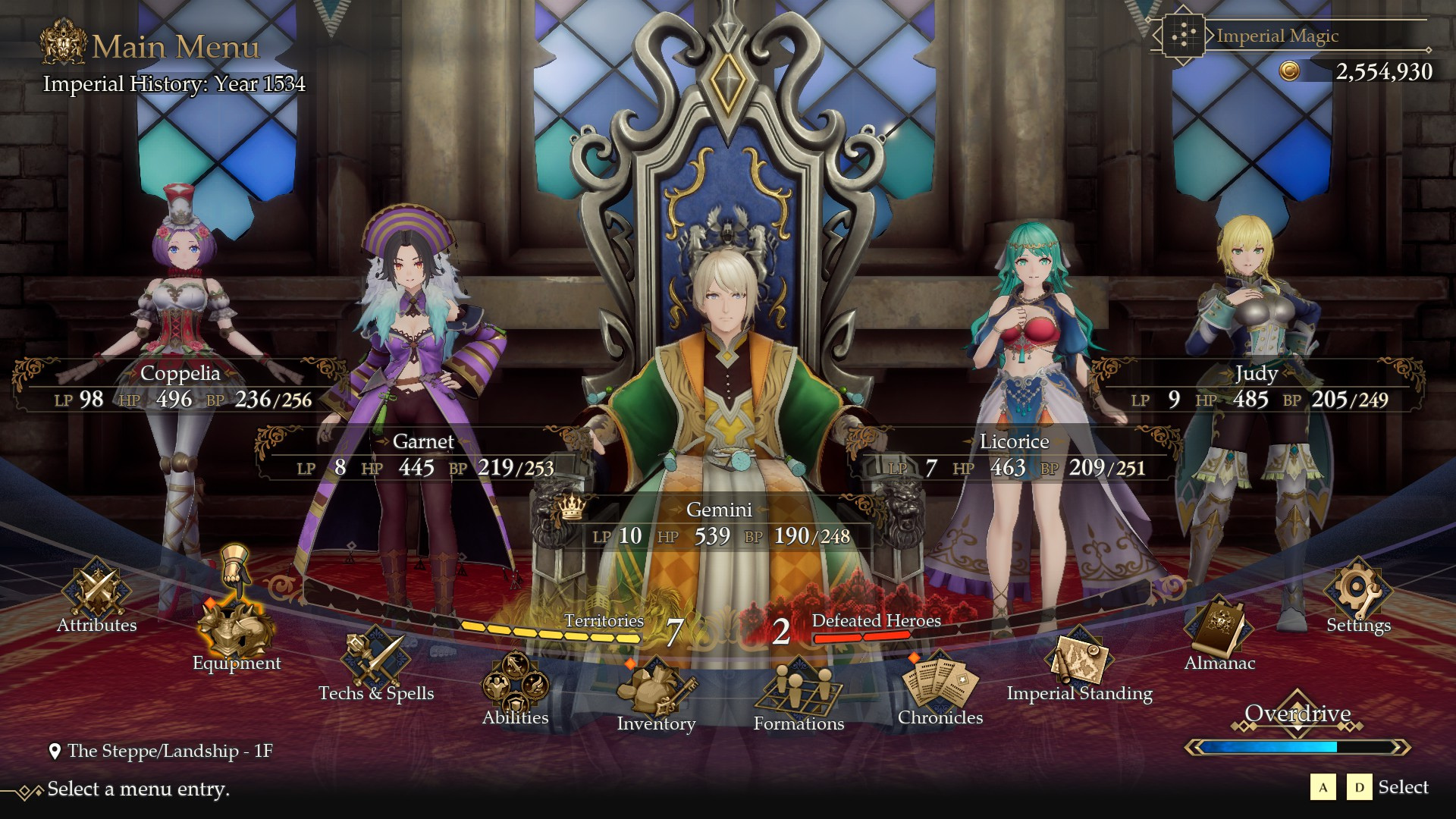The height and width of the screenshot is (819, 1456).
Task: Choose the Abilities menu icon
Action: (515, 686)
